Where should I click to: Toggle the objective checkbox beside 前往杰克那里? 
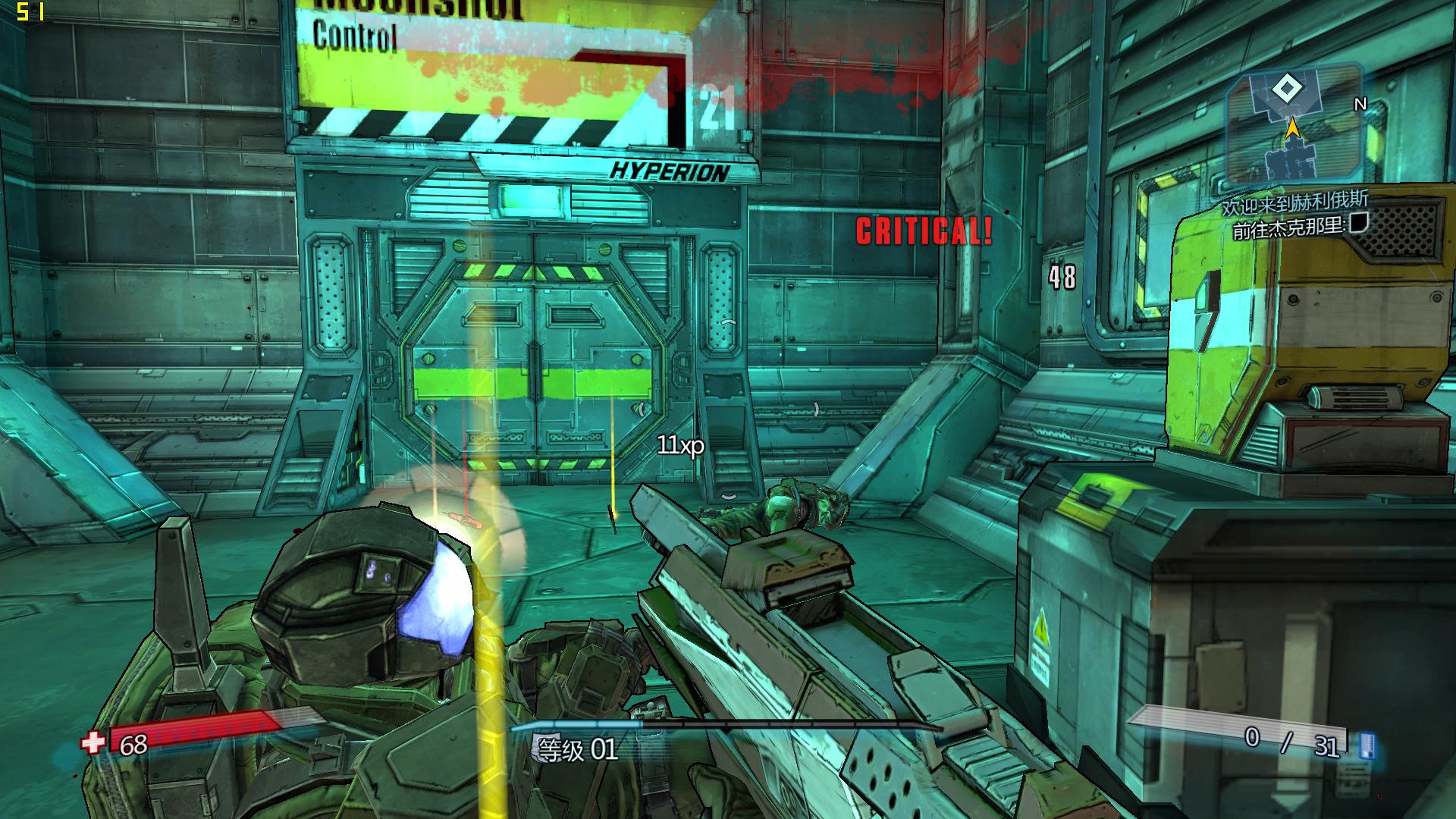coord(1359,223)
